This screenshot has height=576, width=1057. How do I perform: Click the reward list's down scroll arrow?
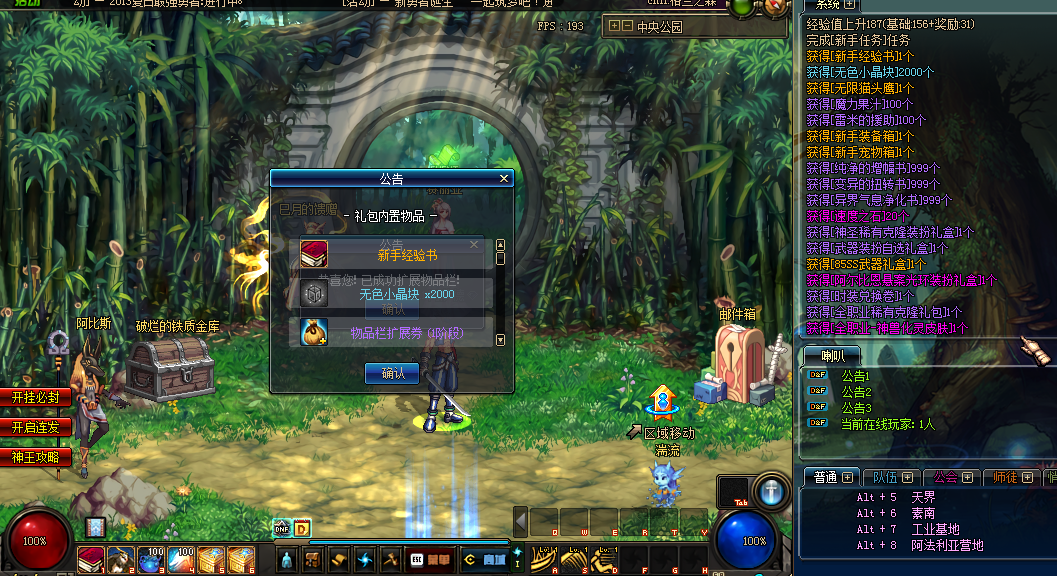click(x=501, y=340)
